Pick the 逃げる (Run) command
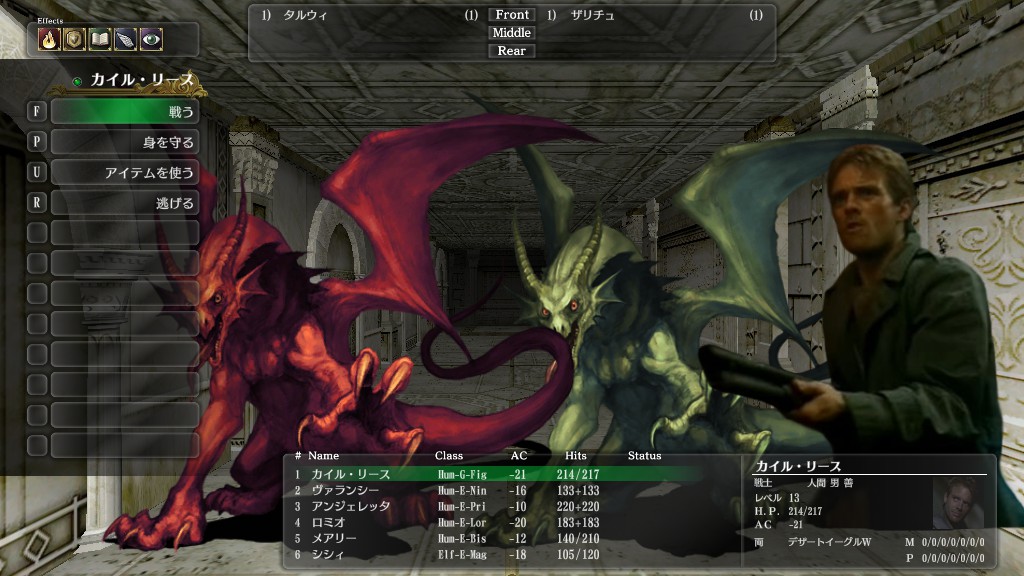The image size is (1024, 576). 124,203
